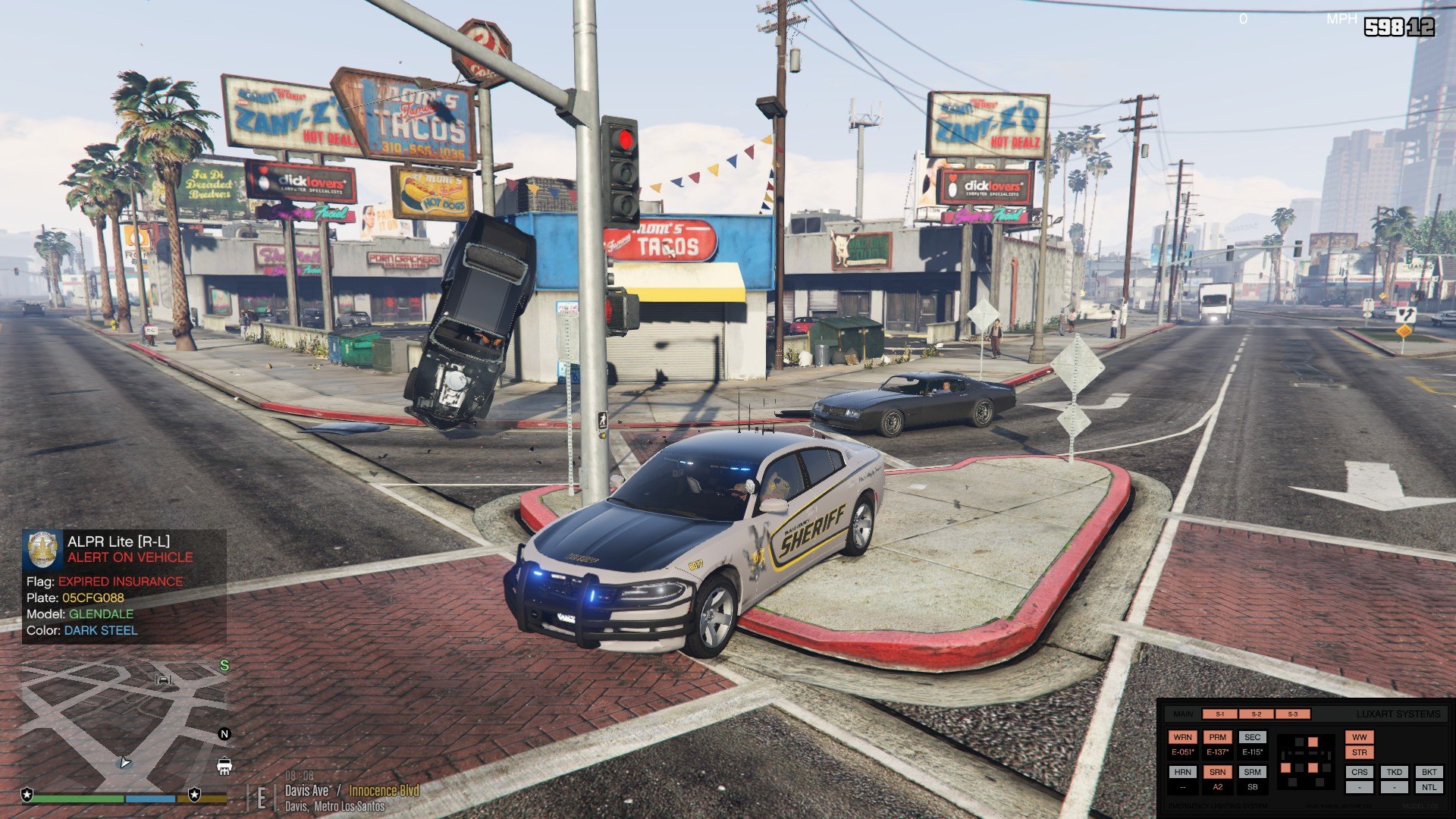Open the ALPR Lite alert notification
Screen dimensions: 1456x819
[124, 585]
